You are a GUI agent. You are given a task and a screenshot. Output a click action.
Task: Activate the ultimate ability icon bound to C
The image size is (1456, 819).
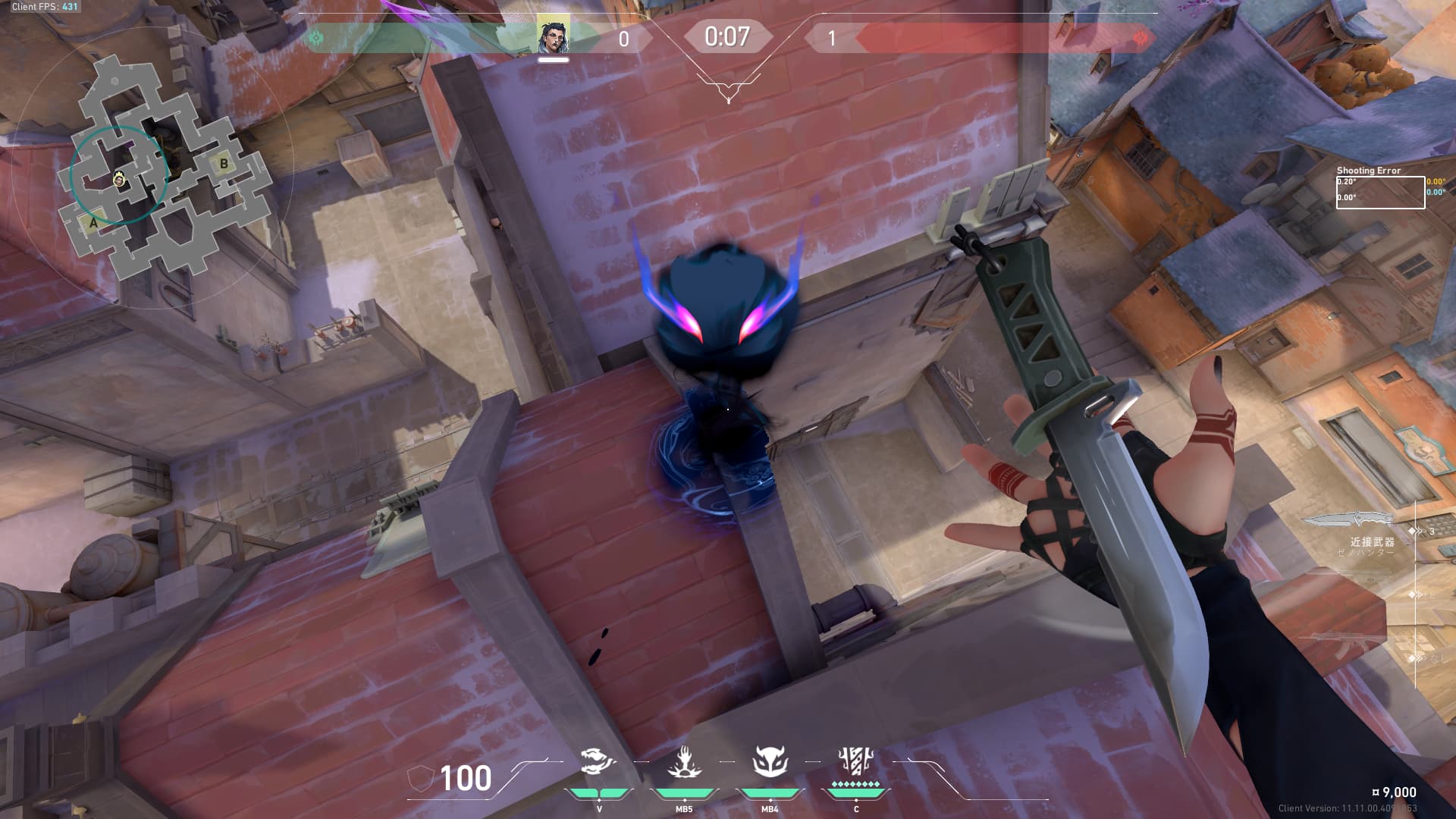pyautogui.click(x=855, y=761)
